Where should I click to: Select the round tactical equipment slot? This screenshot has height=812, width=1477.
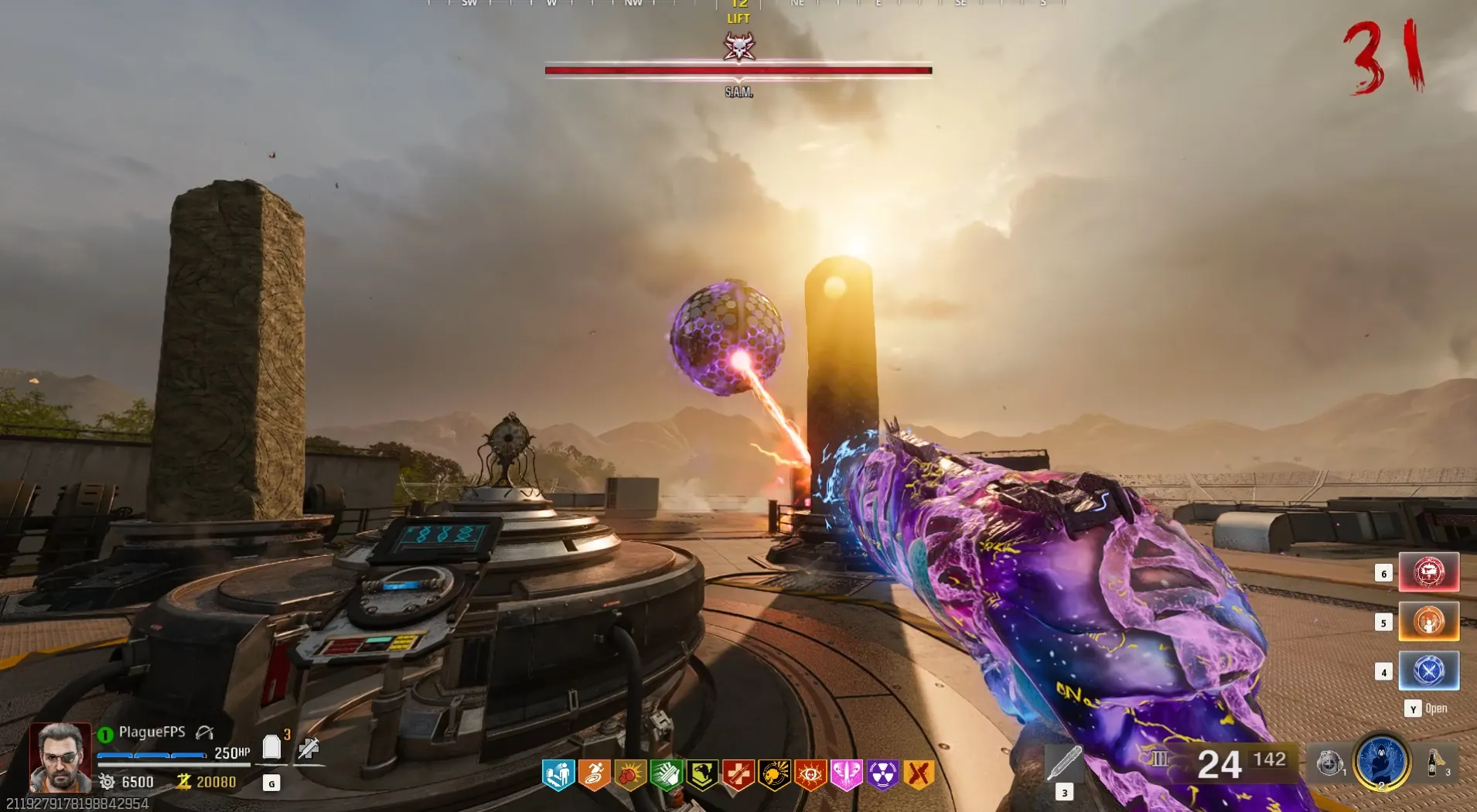[1329, 764]
